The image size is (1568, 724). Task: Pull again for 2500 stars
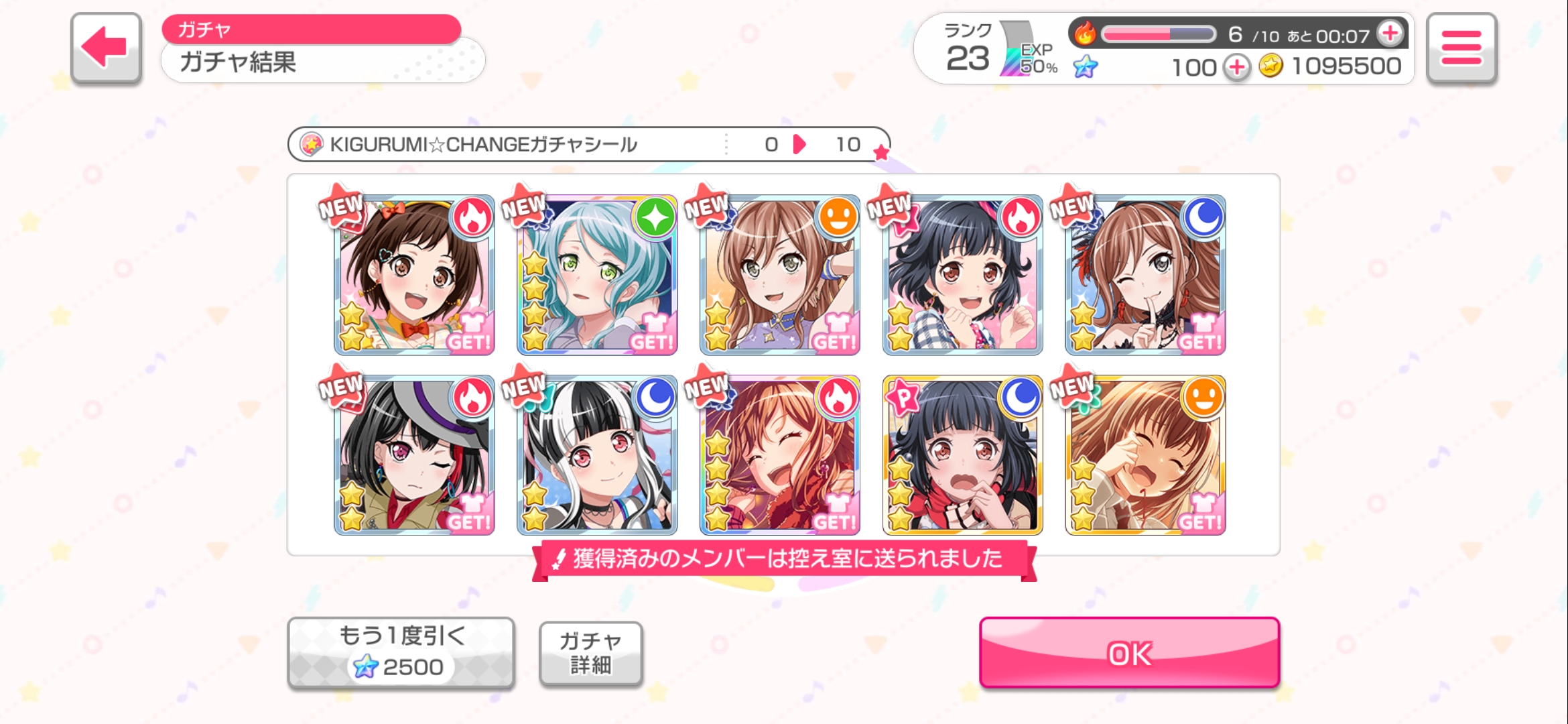tap(401, 652)
